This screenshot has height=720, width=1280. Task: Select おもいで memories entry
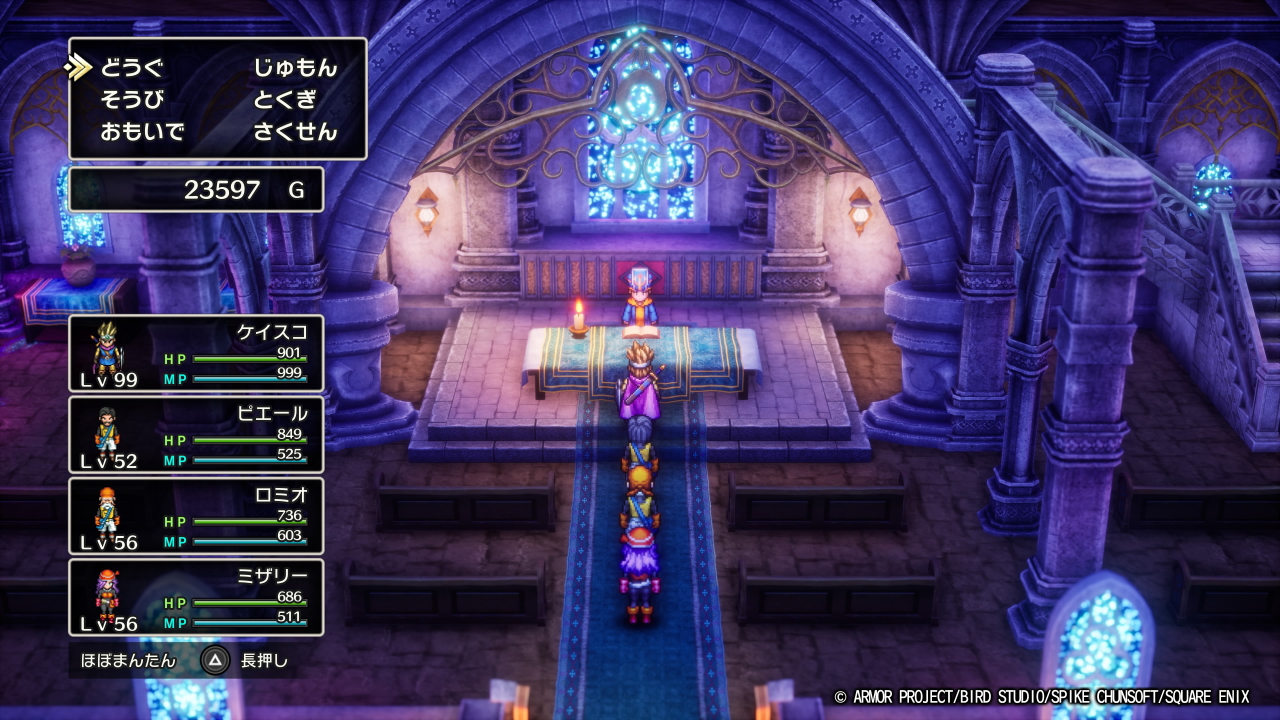pos(142,132)
